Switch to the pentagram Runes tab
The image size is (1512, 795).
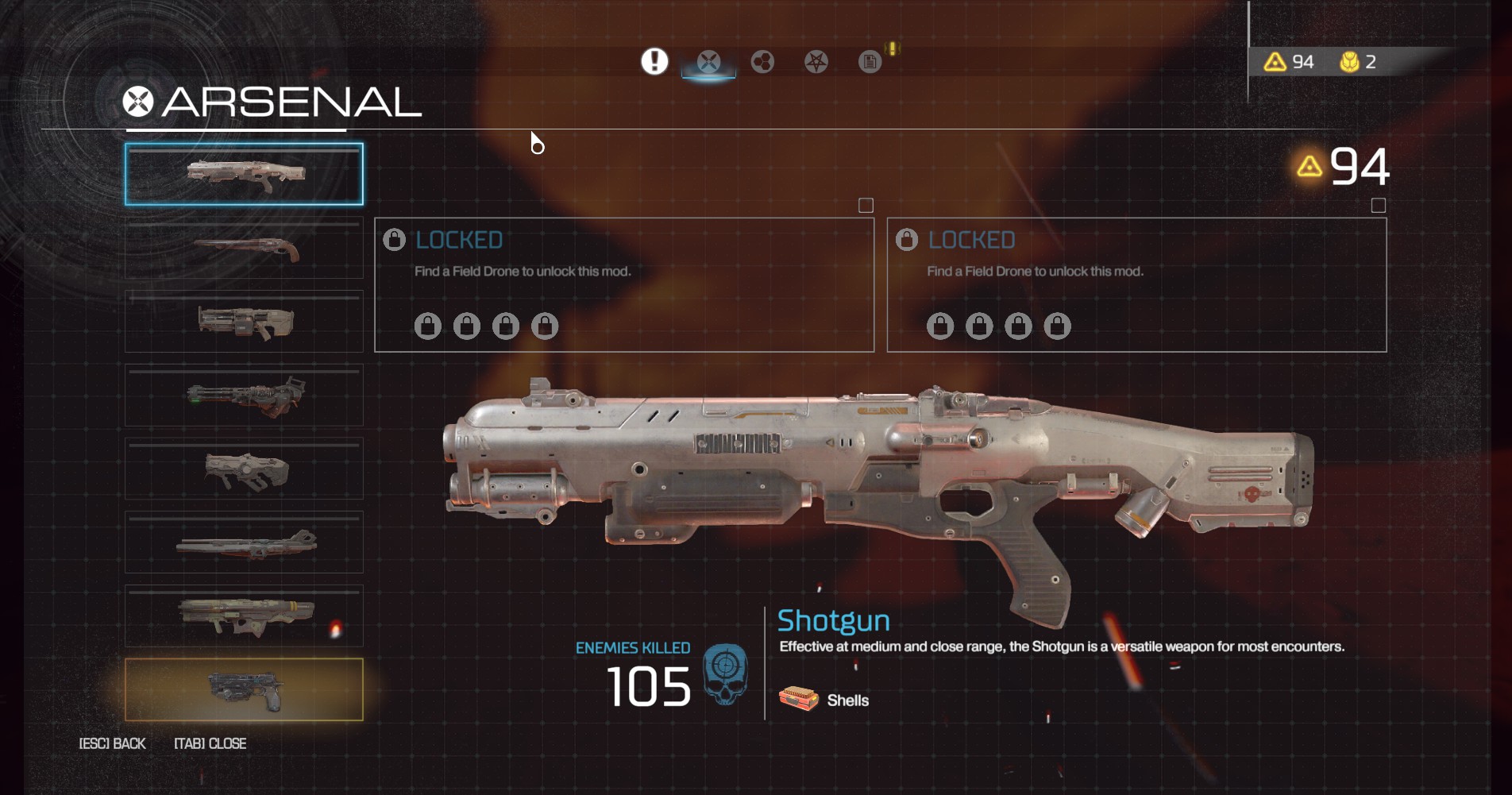[816, 61]
